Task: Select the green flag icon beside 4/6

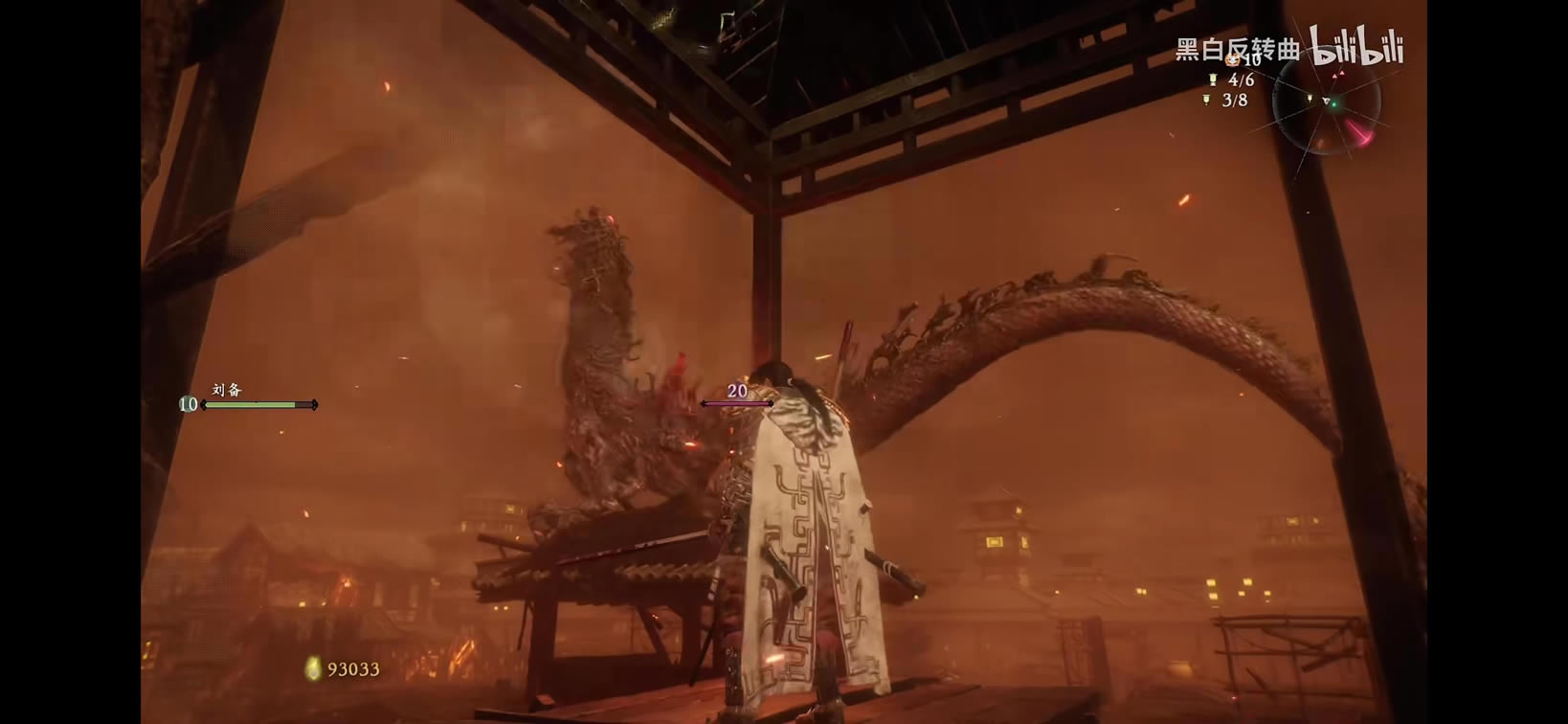Action: 1213,80
